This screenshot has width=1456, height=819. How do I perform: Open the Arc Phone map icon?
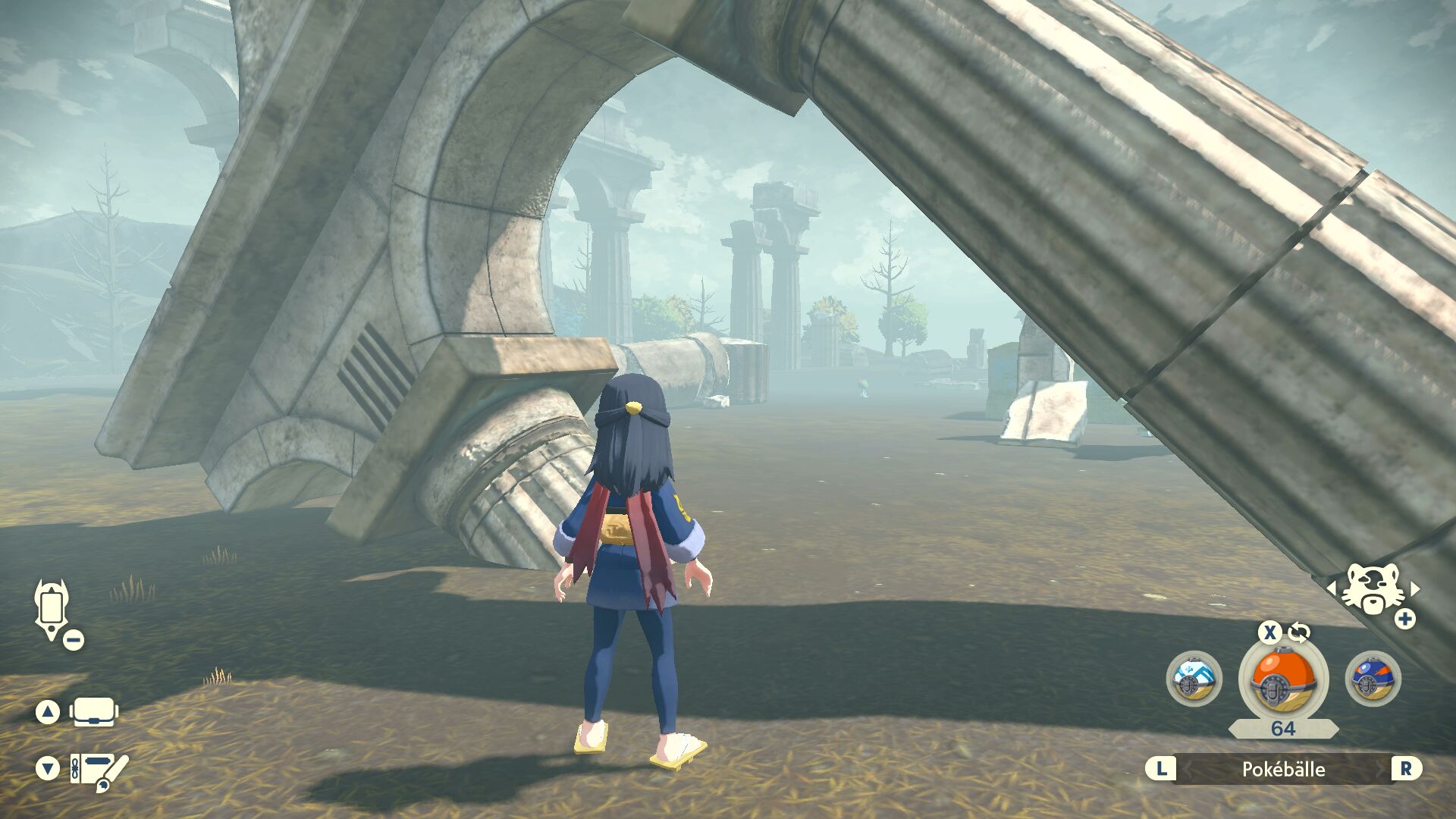pos(52,608)
